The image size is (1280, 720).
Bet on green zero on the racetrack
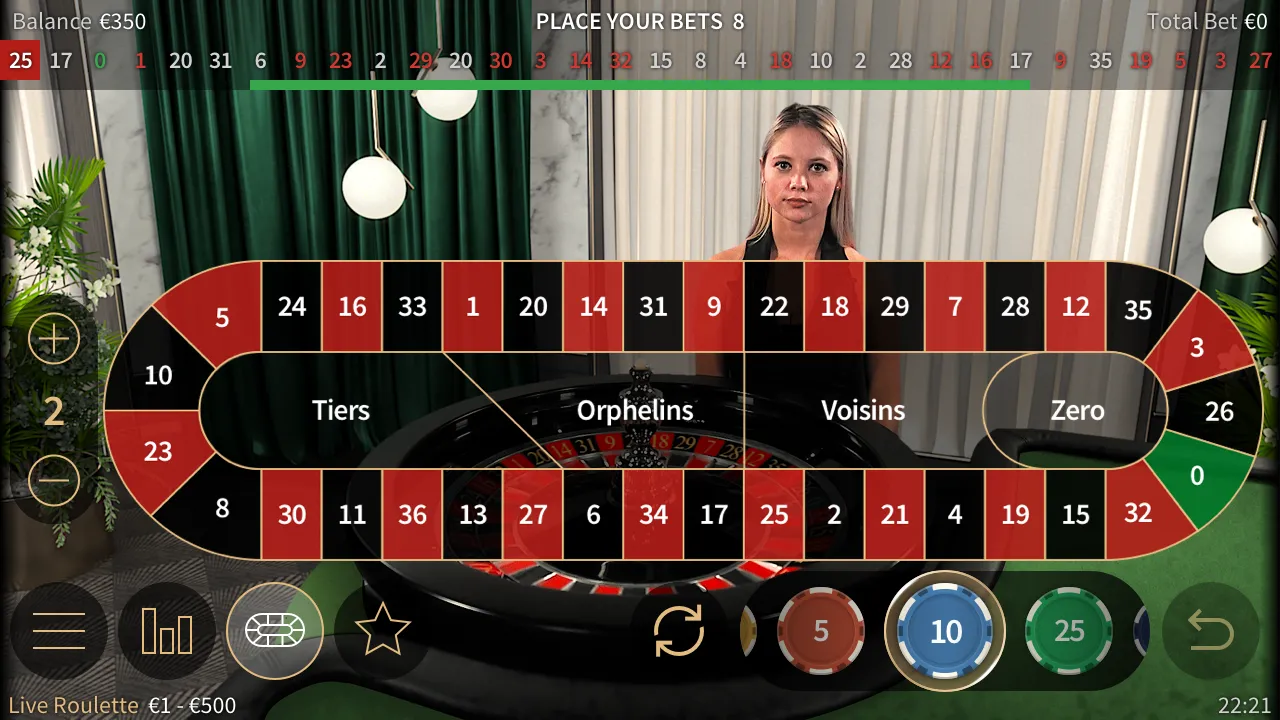pos(1196,477)
